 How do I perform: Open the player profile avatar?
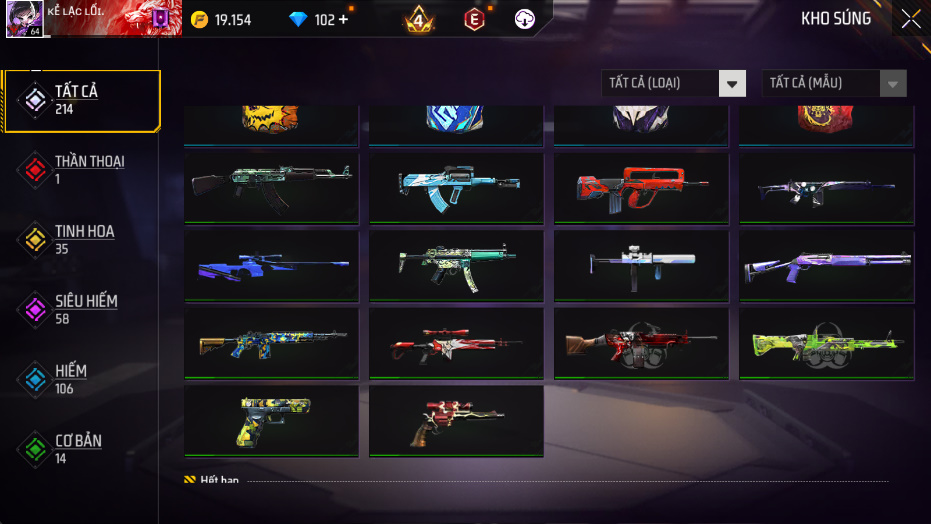tap(23, 19)
